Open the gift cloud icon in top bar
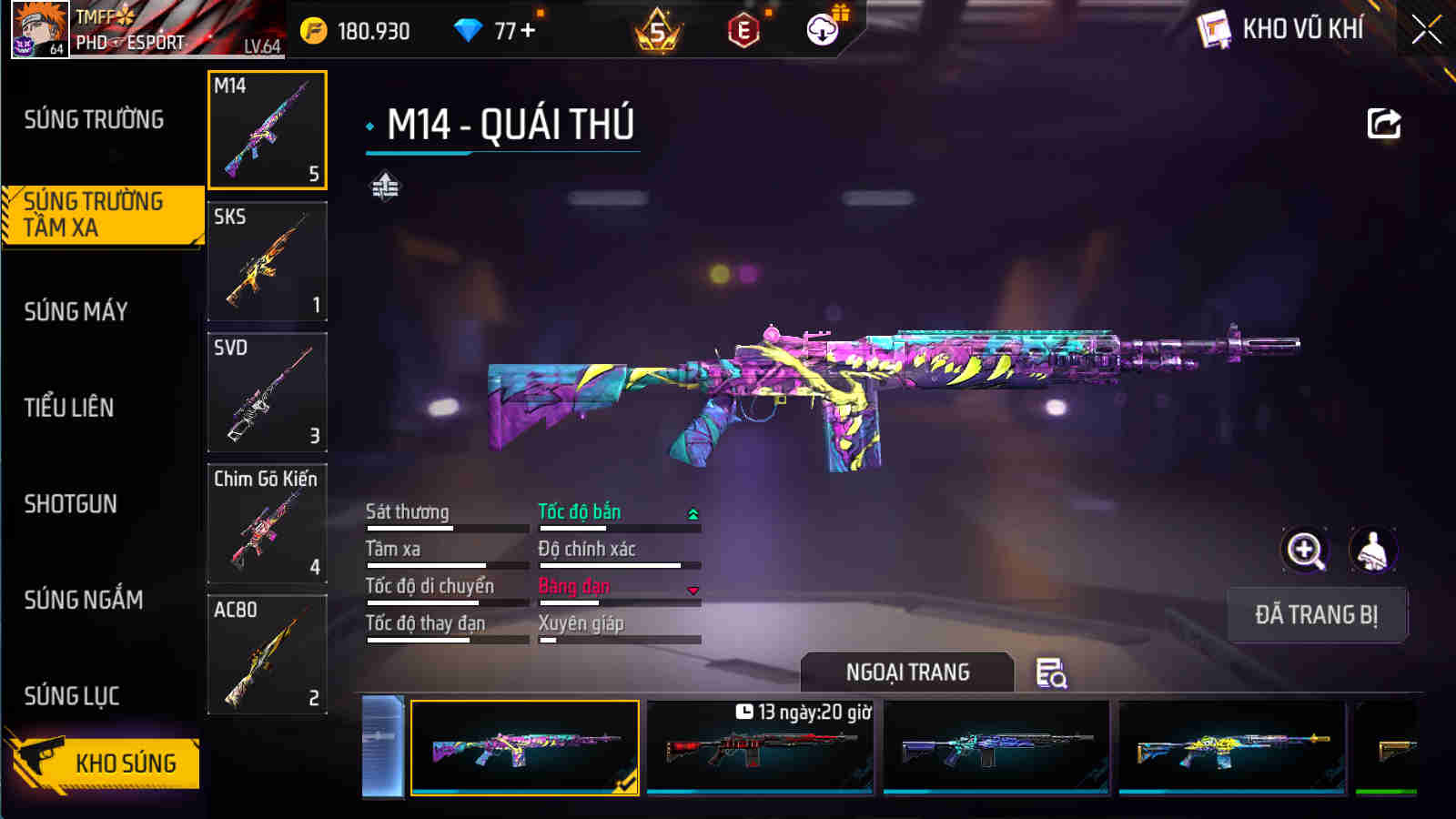Image resolution: width=1456 pixels, height=819 pixels. (824, 29)
